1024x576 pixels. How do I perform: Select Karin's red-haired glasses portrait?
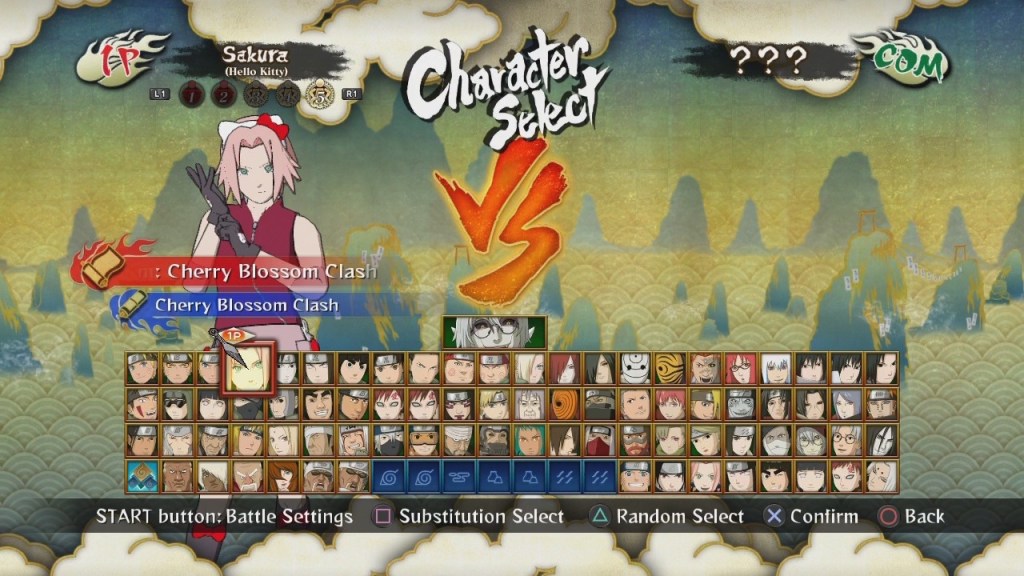tap(739, 369)
